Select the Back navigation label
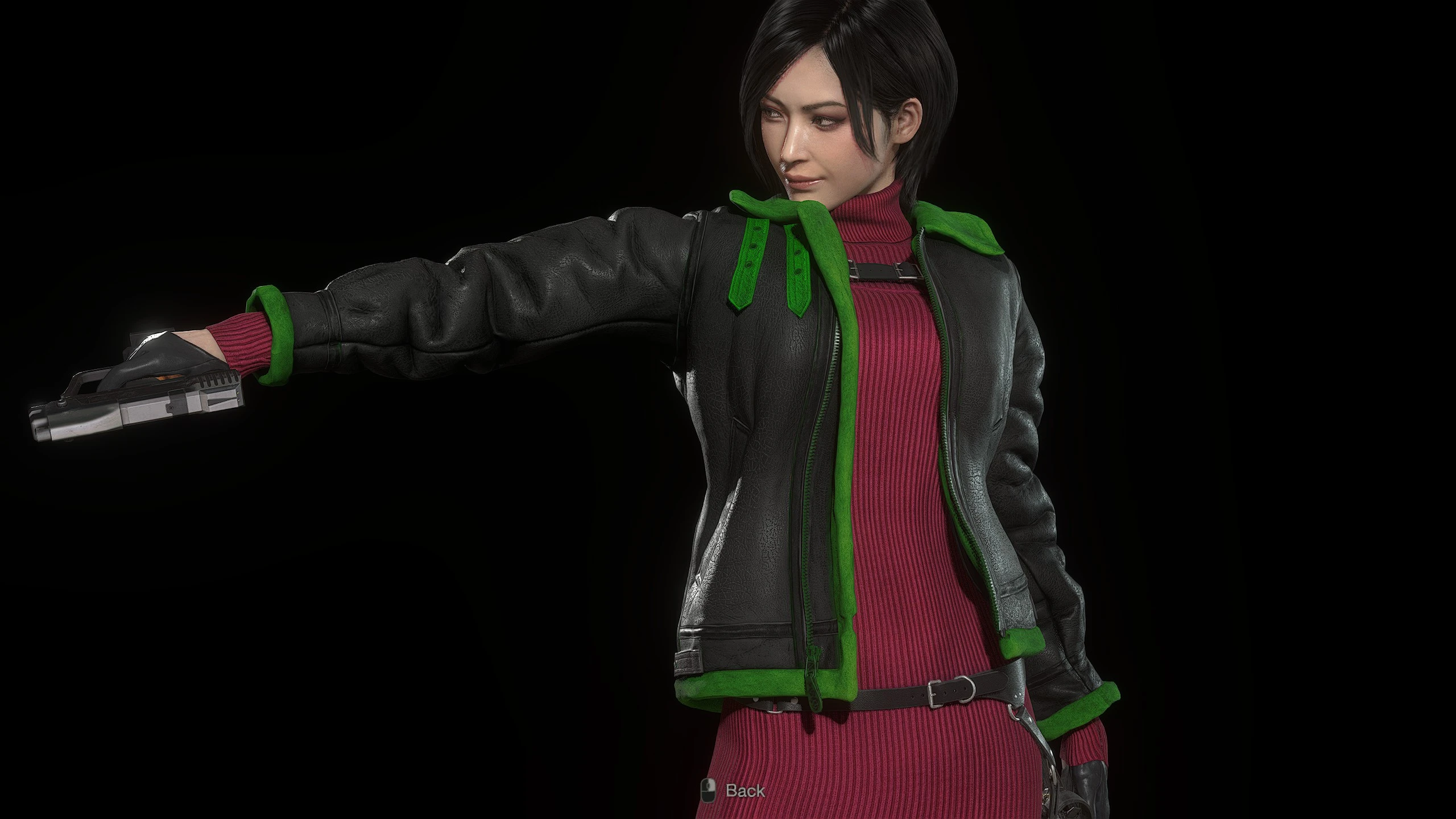This screenshot has height=819, width=1456. pyautogui.click(x=745, y=790)
